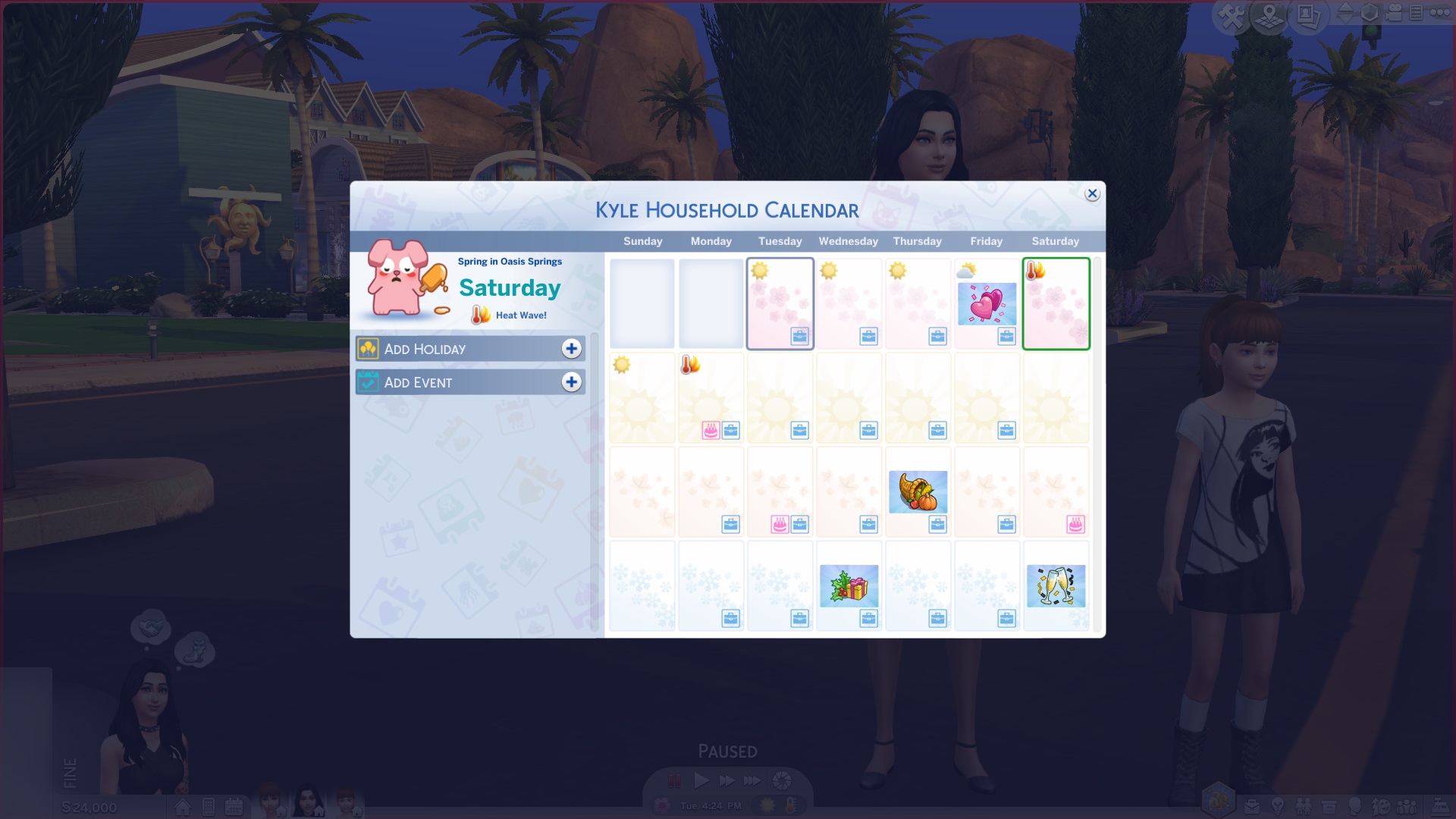1456x819 pixels.
Task: Select the New Year's champagne holiday thumbnail
Action: (1056, 584)
